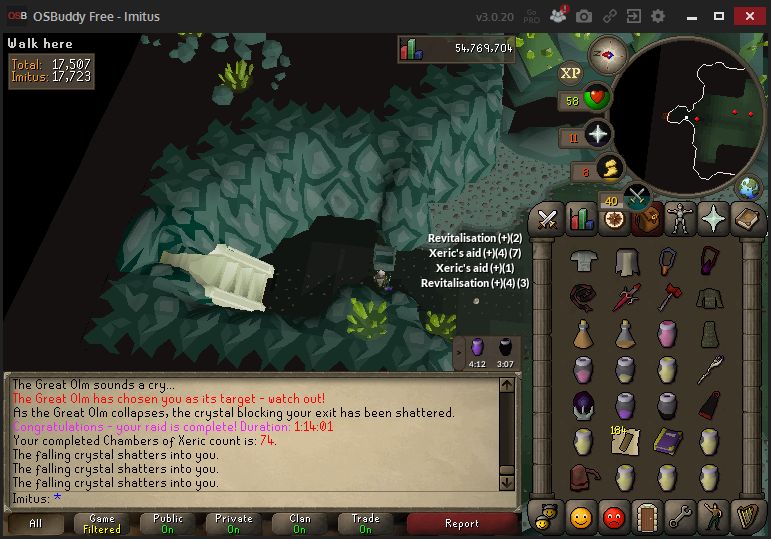Toggle the XP drops button
772x542 pixels.
pos(570,72)
